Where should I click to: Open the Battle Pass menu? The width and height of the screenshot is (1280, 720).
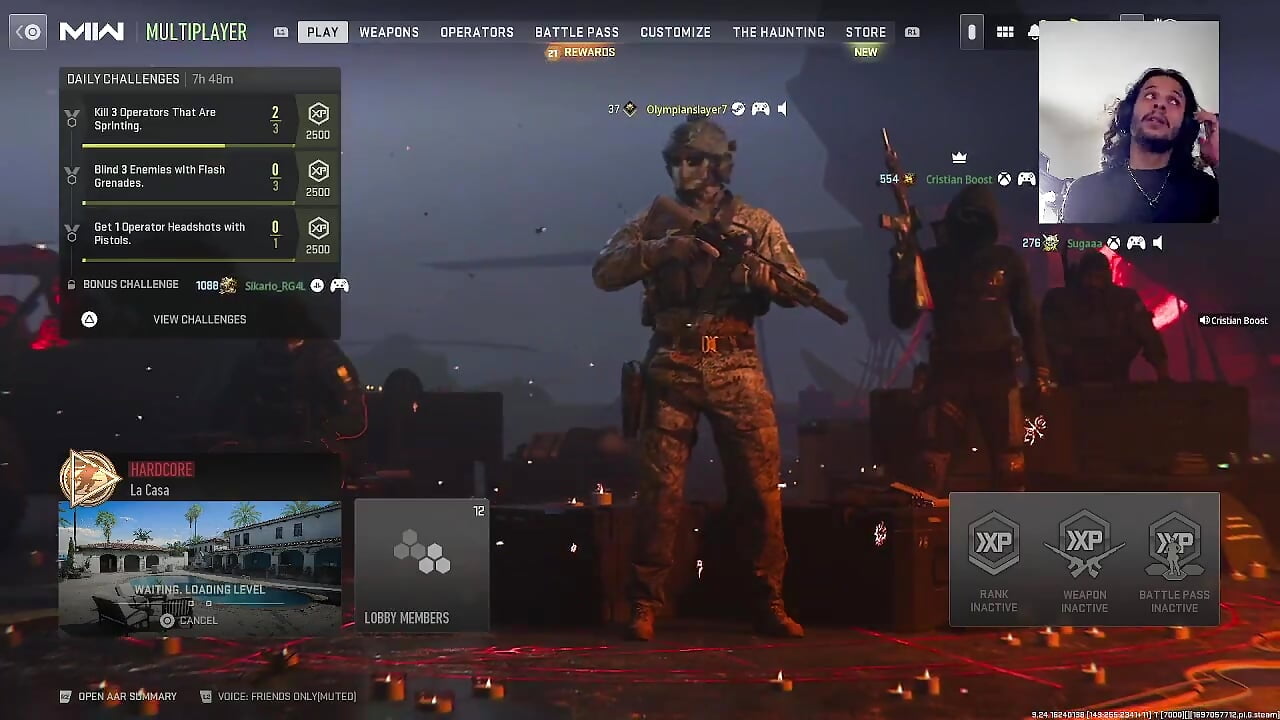[577, 31]
